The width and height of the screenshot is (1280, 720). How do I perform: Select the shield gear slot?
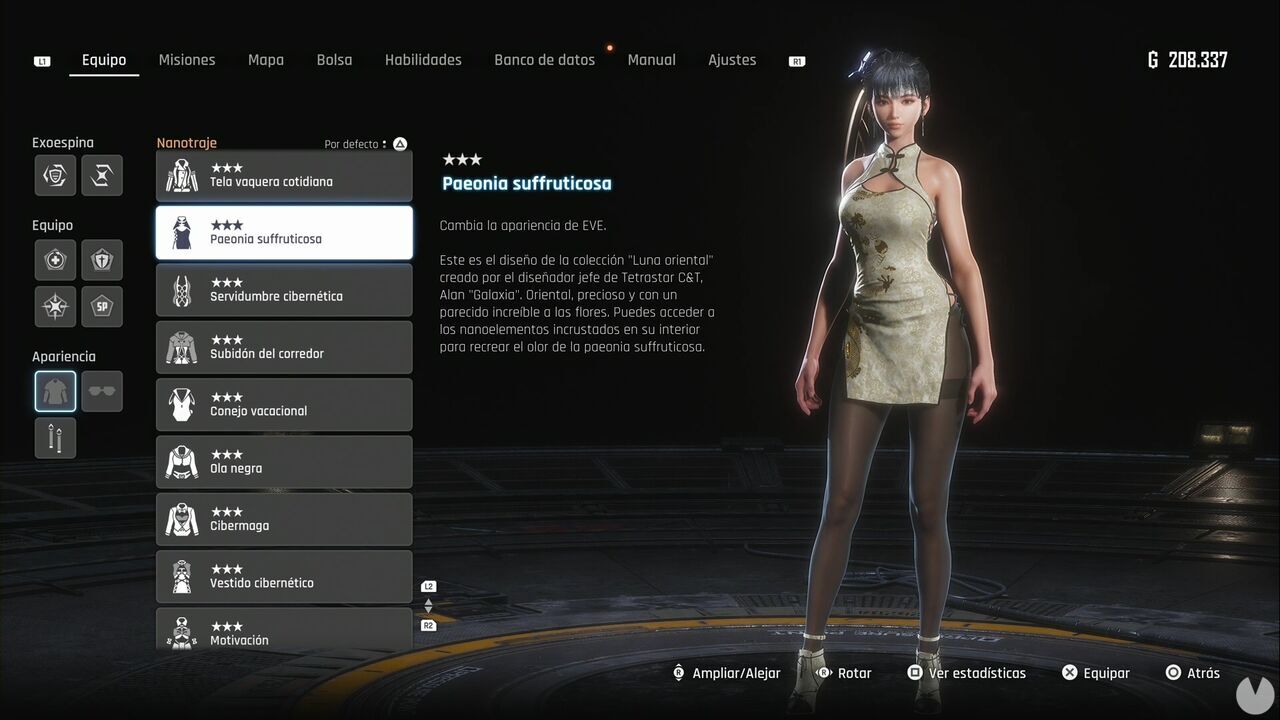tap(101, 259)
